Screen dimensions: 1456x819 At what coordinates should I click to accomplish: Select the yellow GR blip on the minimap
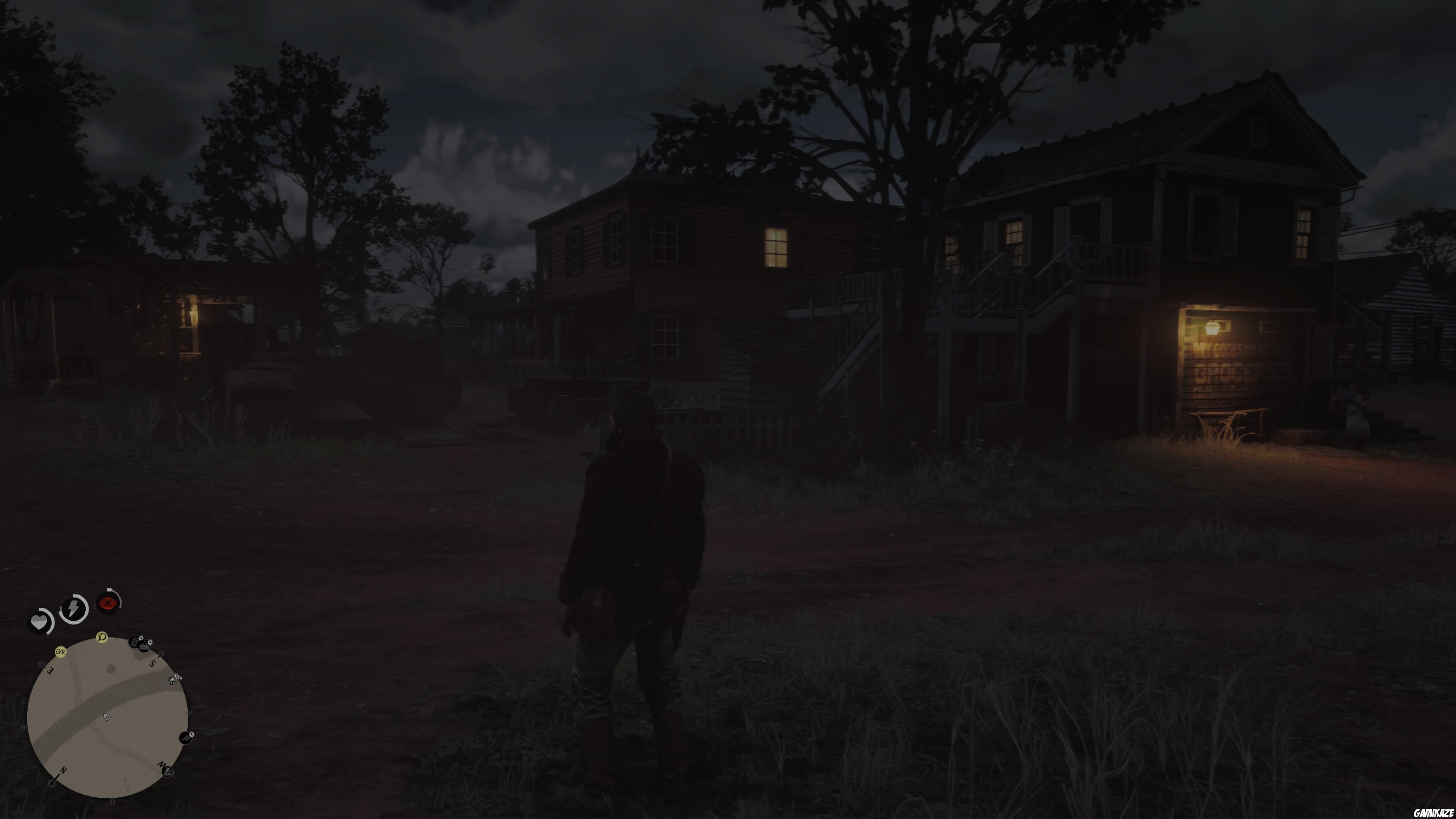pyautogui.click(x=61, y=652)
